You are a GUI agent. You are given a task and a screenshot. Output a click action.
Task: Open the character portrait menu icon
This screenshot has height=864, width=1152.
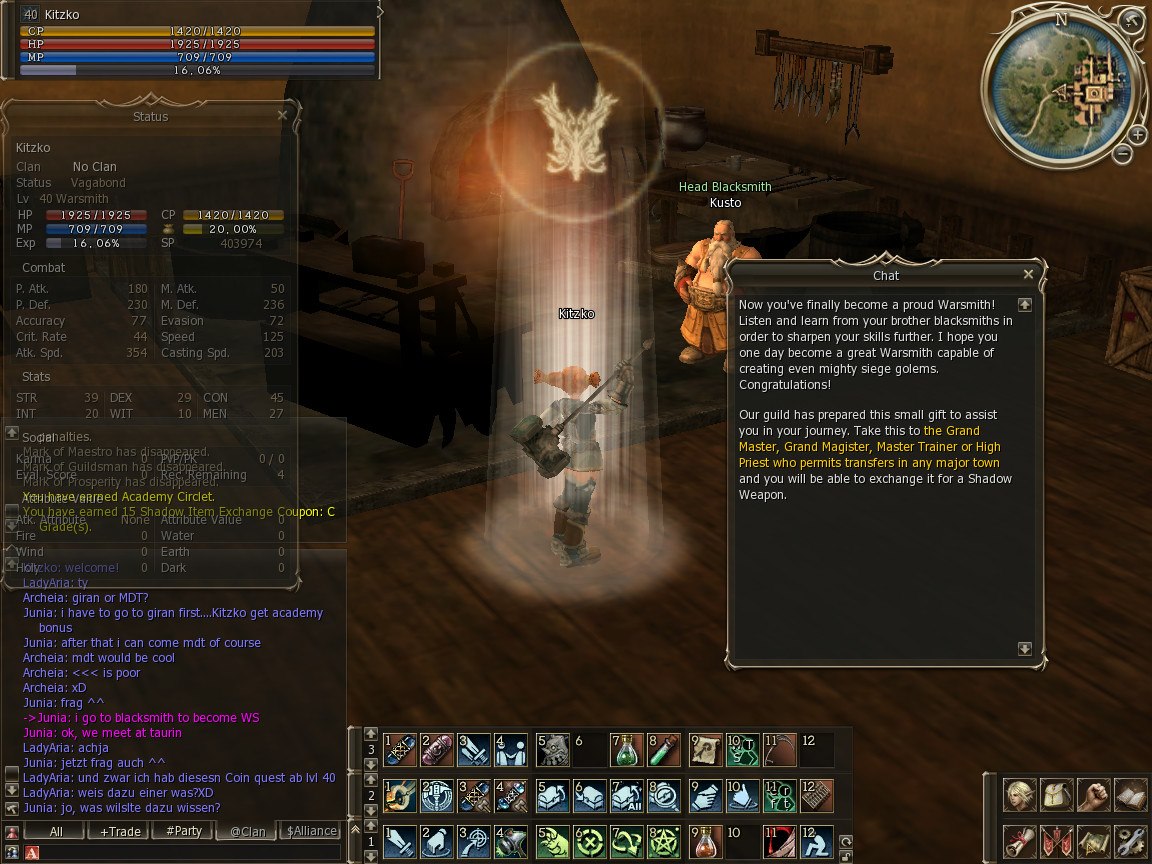[x=1020, y=796]
